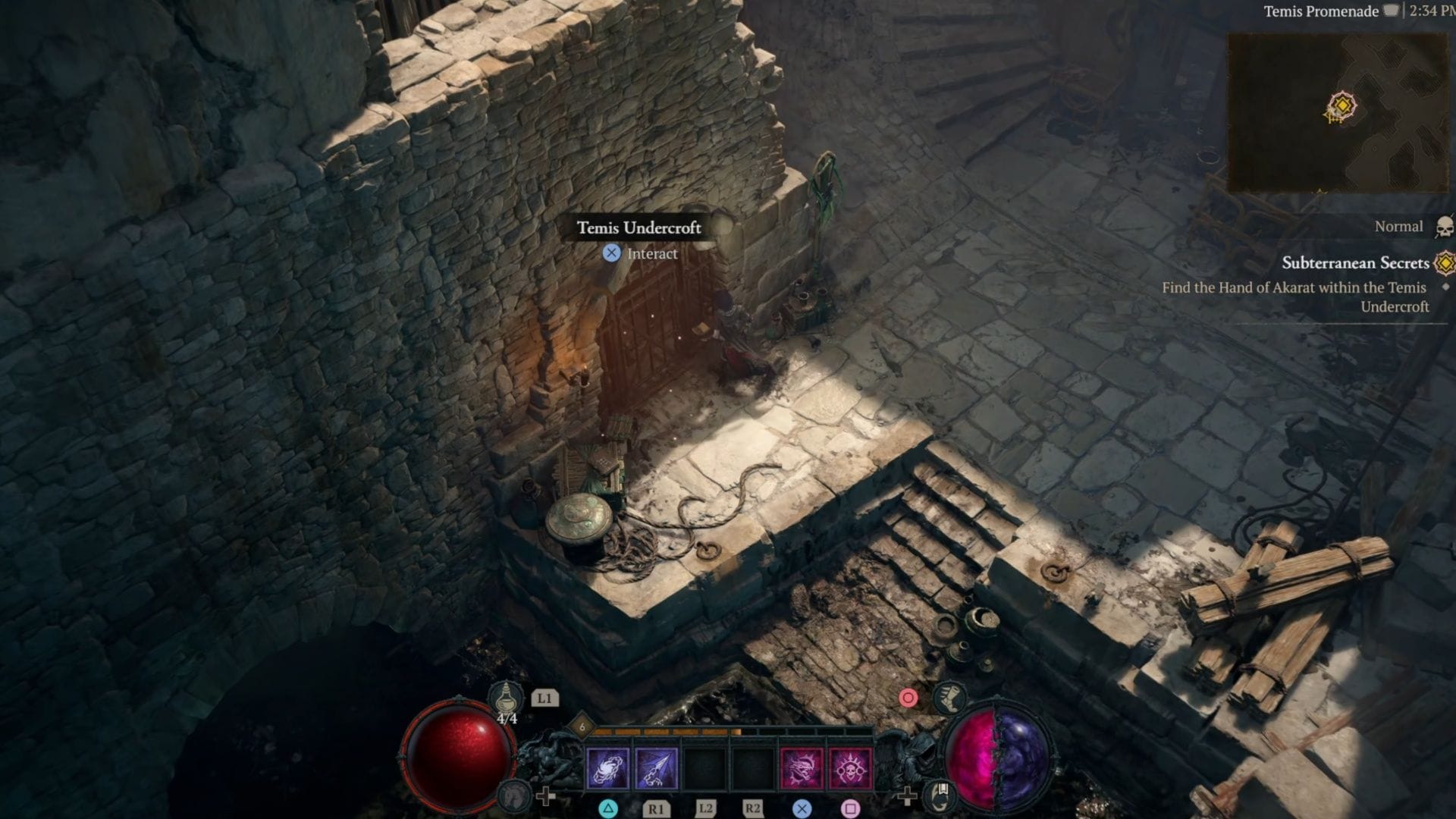Select the quest marker icon next to Subterranean Secrets
The height and width of the screenshot is (819, 1456).
coord(1445,263)
